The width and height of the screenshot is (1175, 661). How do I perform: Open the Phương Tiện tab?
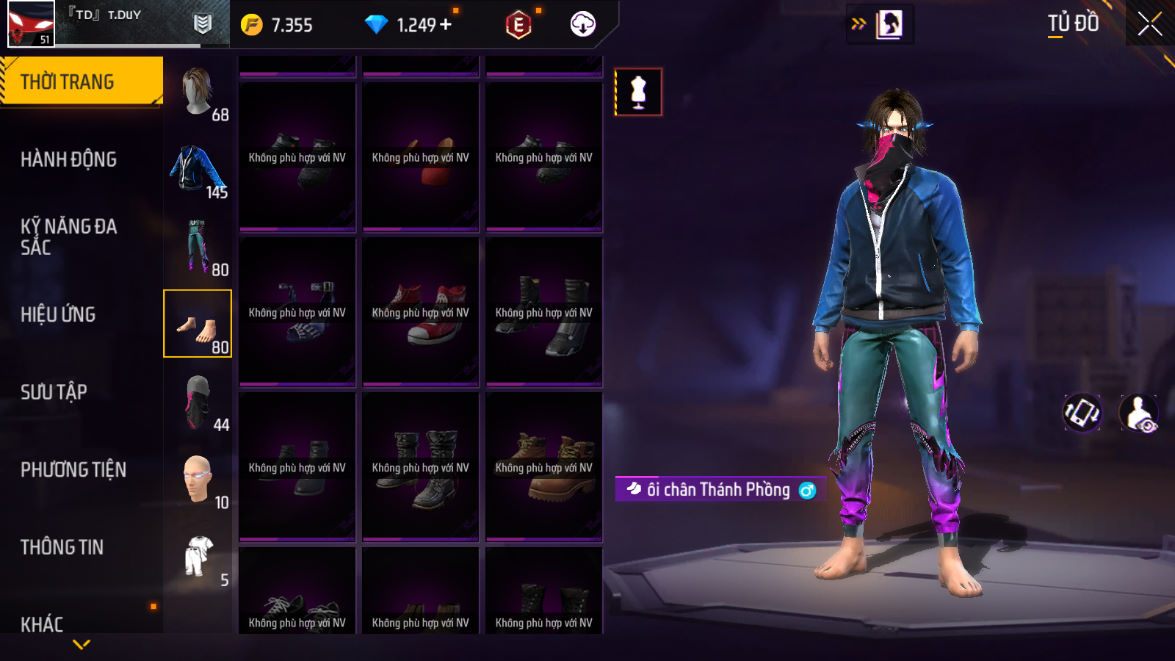tap(73, 469)
